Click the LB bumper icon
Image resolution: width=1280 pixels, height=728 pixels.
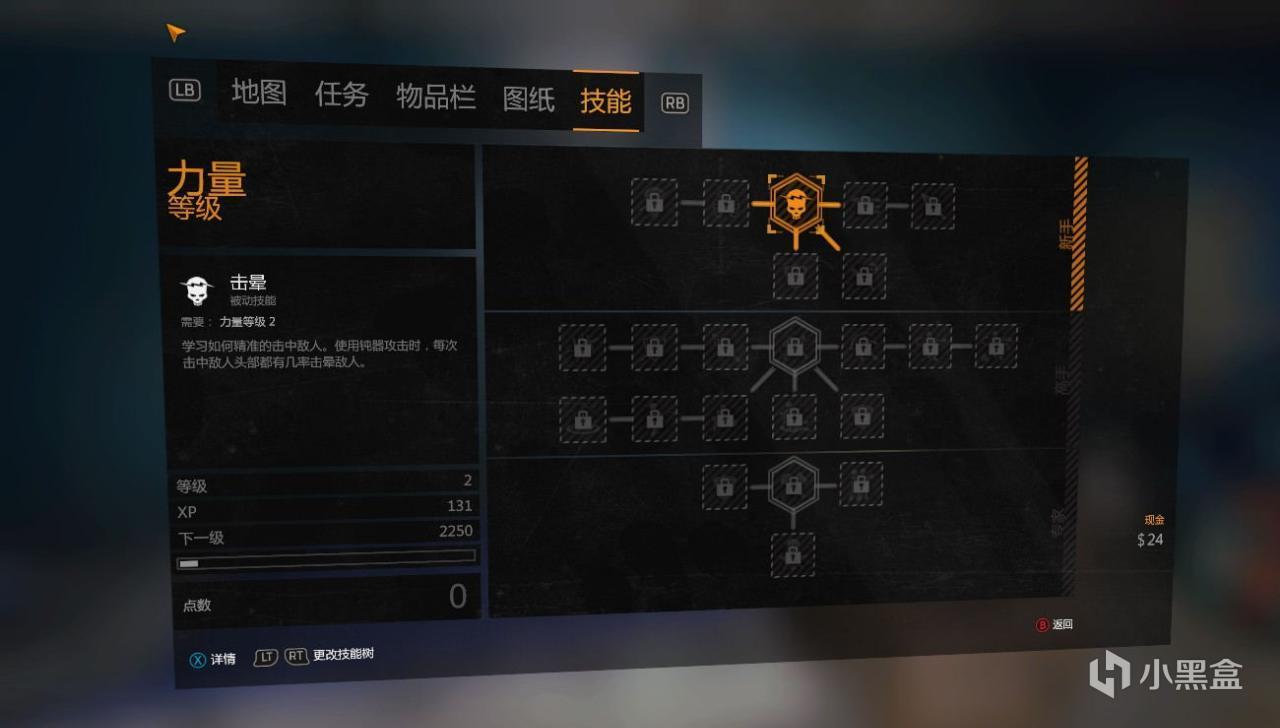coord(185,91)
